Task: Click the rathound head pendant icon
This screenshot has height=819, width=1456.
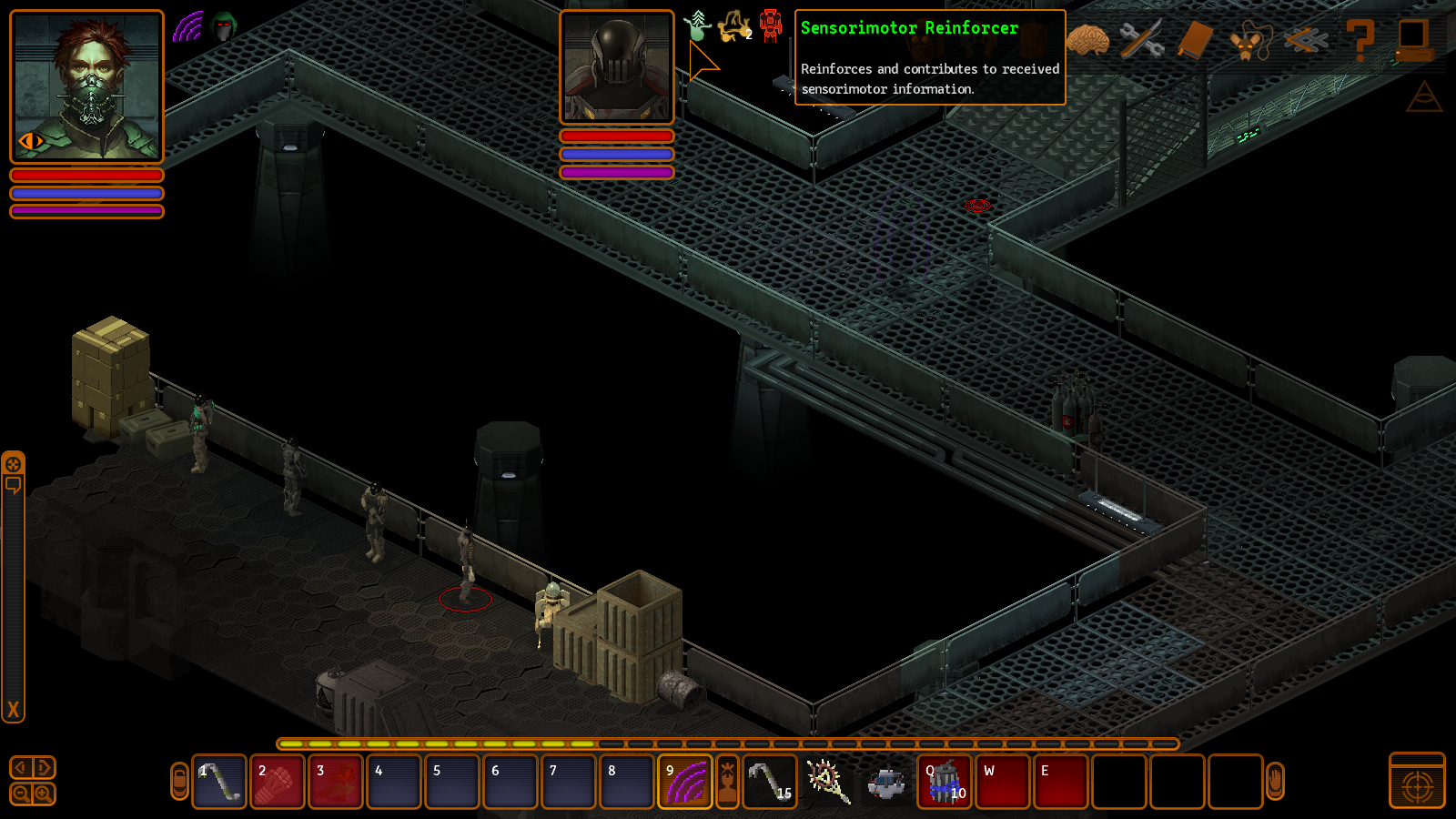Action: click(x=1249, y=42)
